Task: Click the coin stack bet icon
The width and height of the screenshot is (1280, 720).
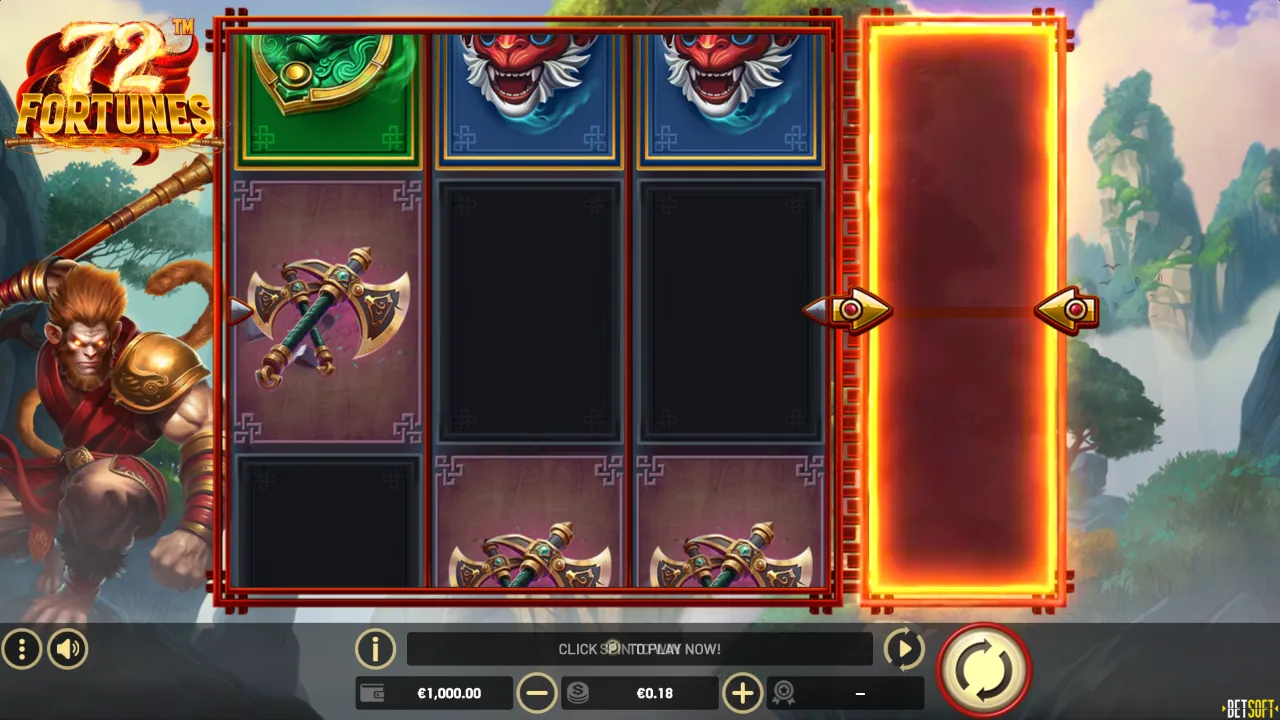Action: (579, 692)
